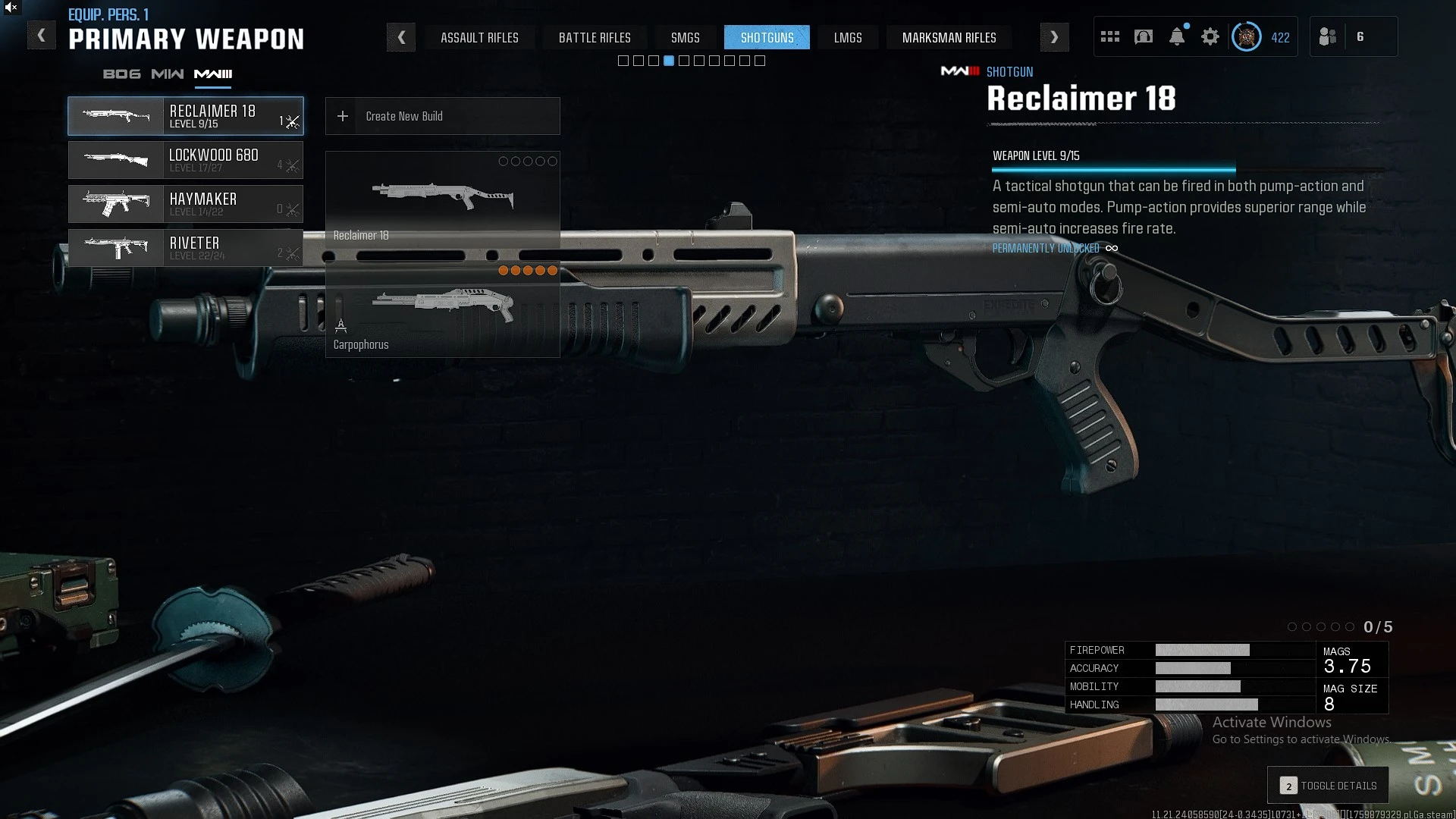1456x819 pixels.
Task: Choose the Shotguns category tab
Action: click(x=767, y=37)
